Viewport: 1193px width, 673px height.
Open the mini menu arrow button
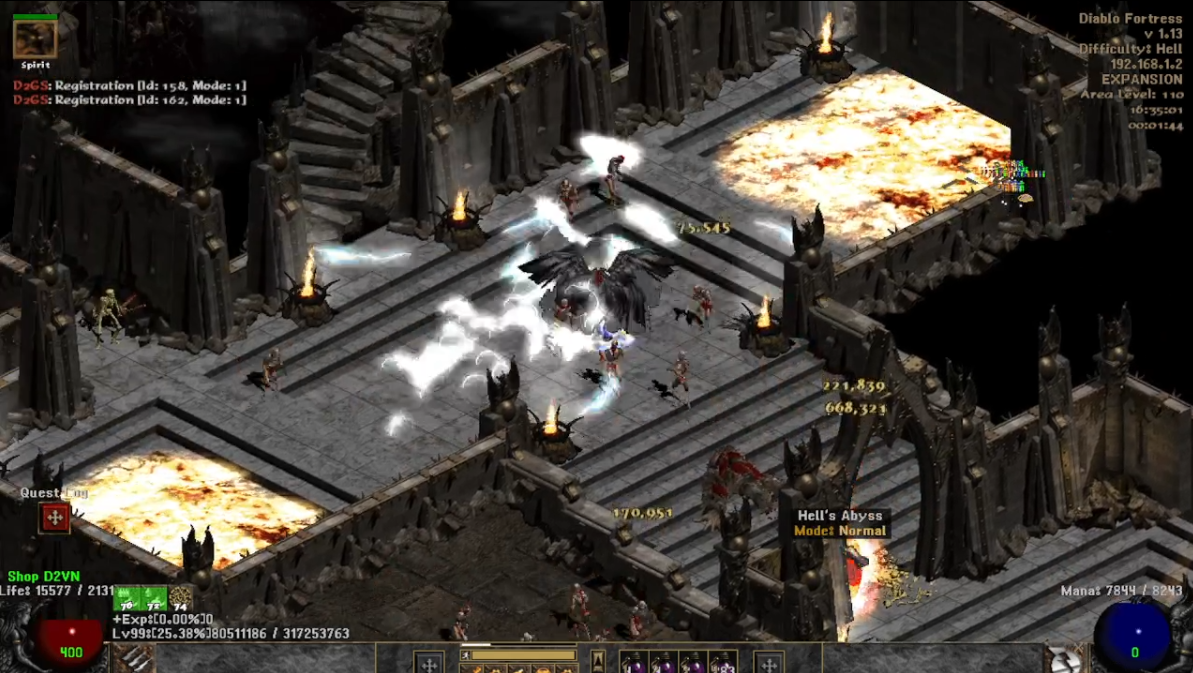(x=598, y=662)
